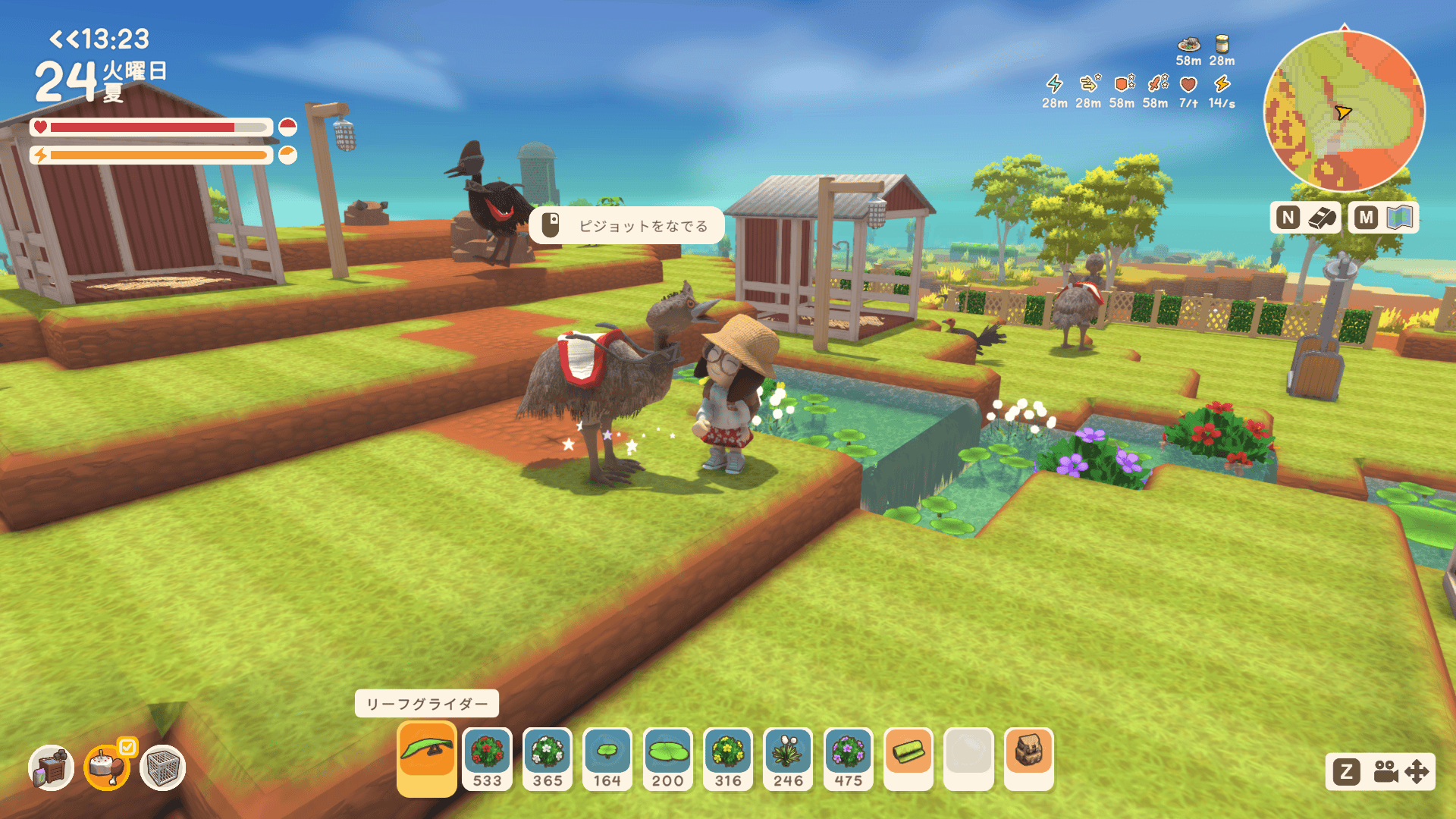Open the circular minimap
The width and height of the screenshot is (1456, 819).
pos(1344,112)
